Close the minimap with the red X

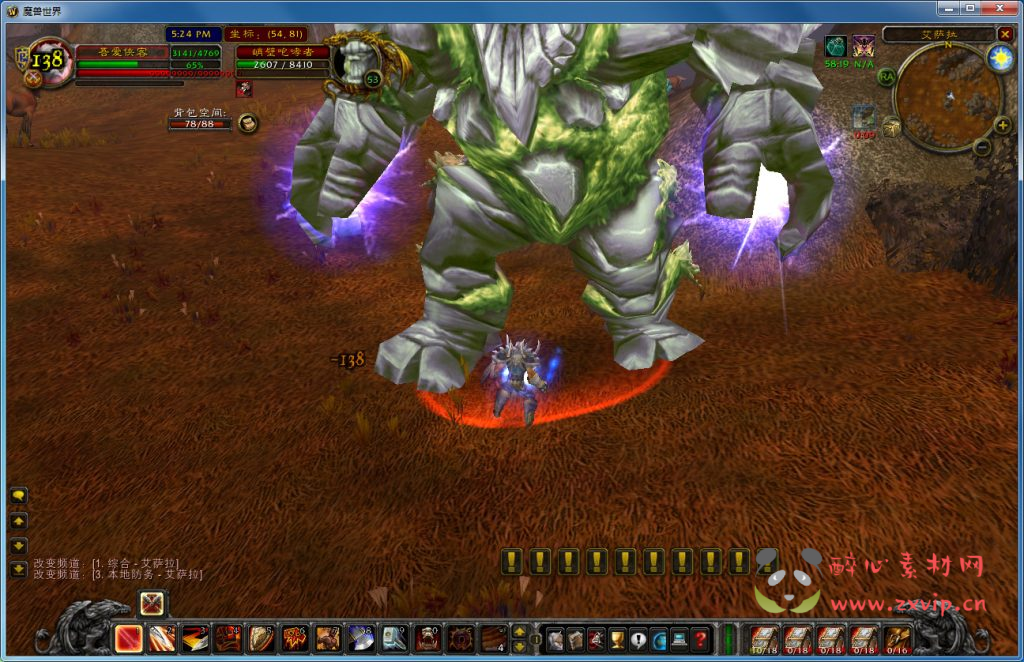pyautogui.click(x=1005, y=34)
